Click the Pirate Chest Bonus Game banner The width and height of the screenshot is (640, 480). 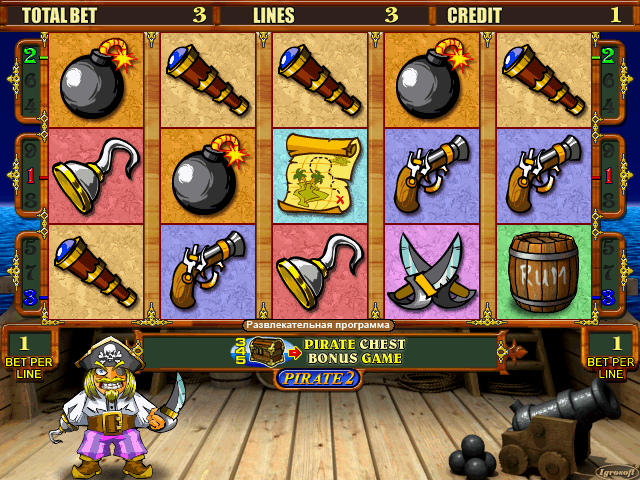coord(320,351)
